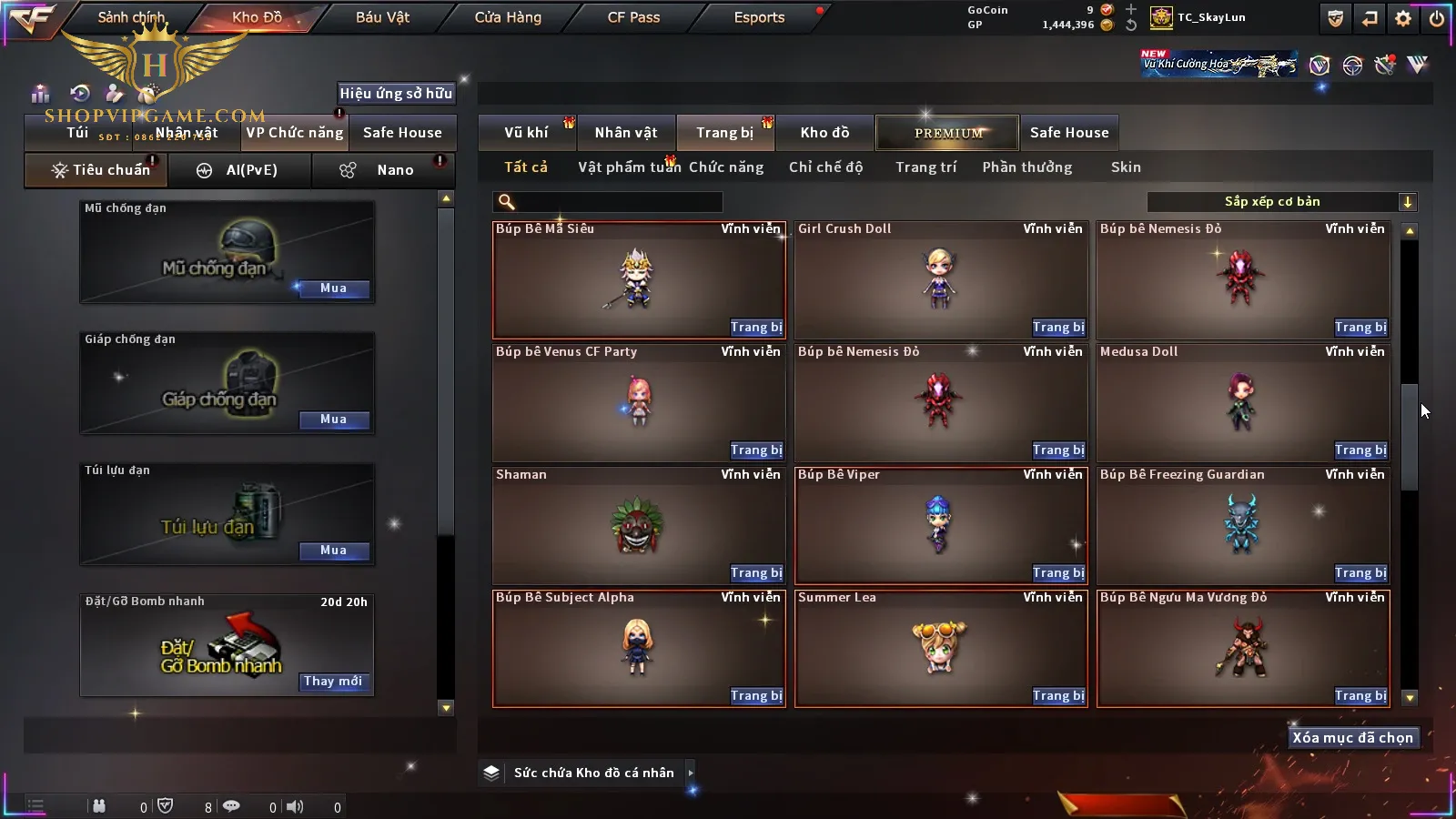Go to Sảnh chính lobby
This screenshot has width=1456, height=819.
[x=131, y=17]
